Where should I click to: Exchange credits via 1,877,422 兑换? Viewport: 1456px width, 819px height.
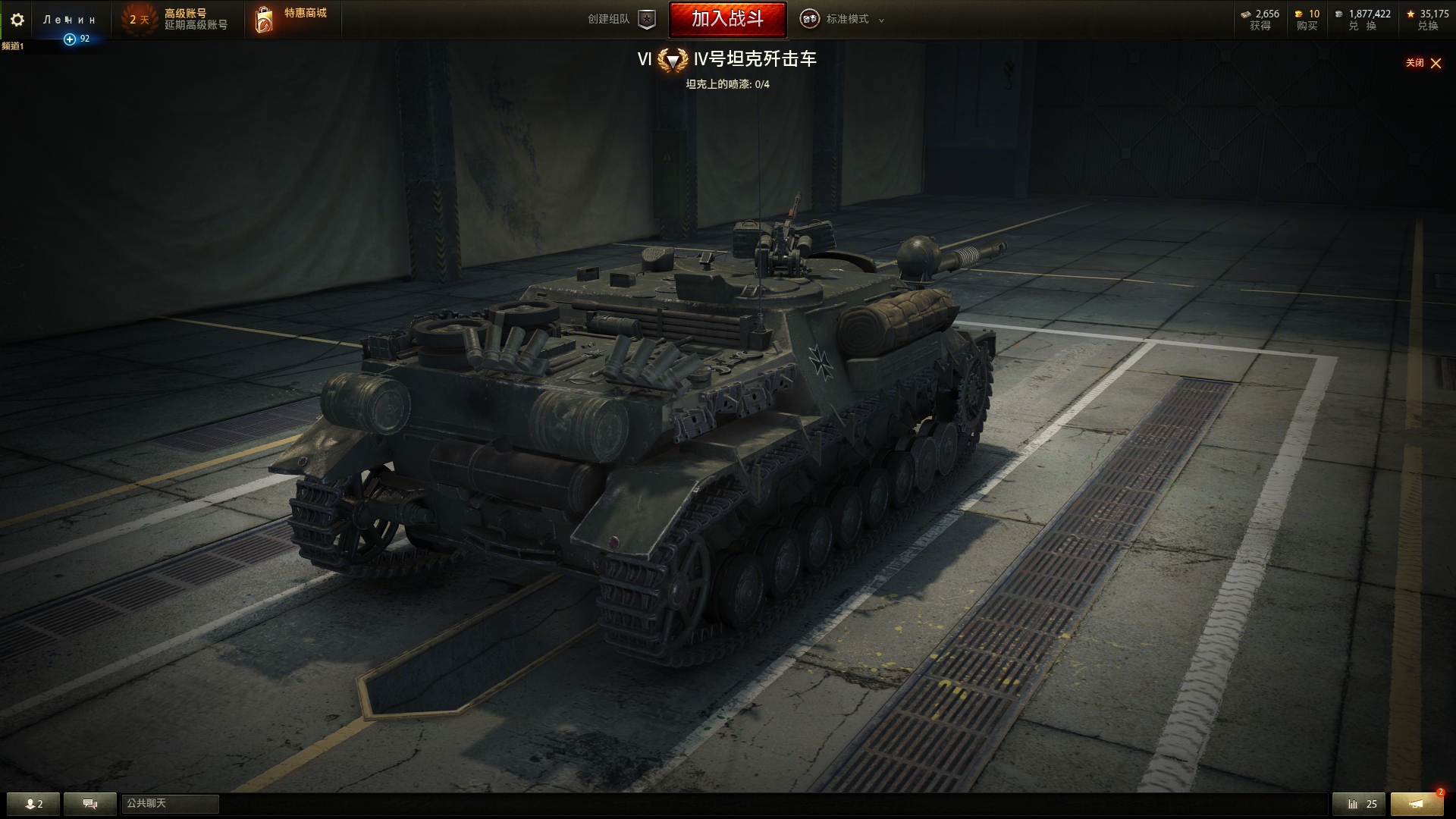[x=1363, y=20]
